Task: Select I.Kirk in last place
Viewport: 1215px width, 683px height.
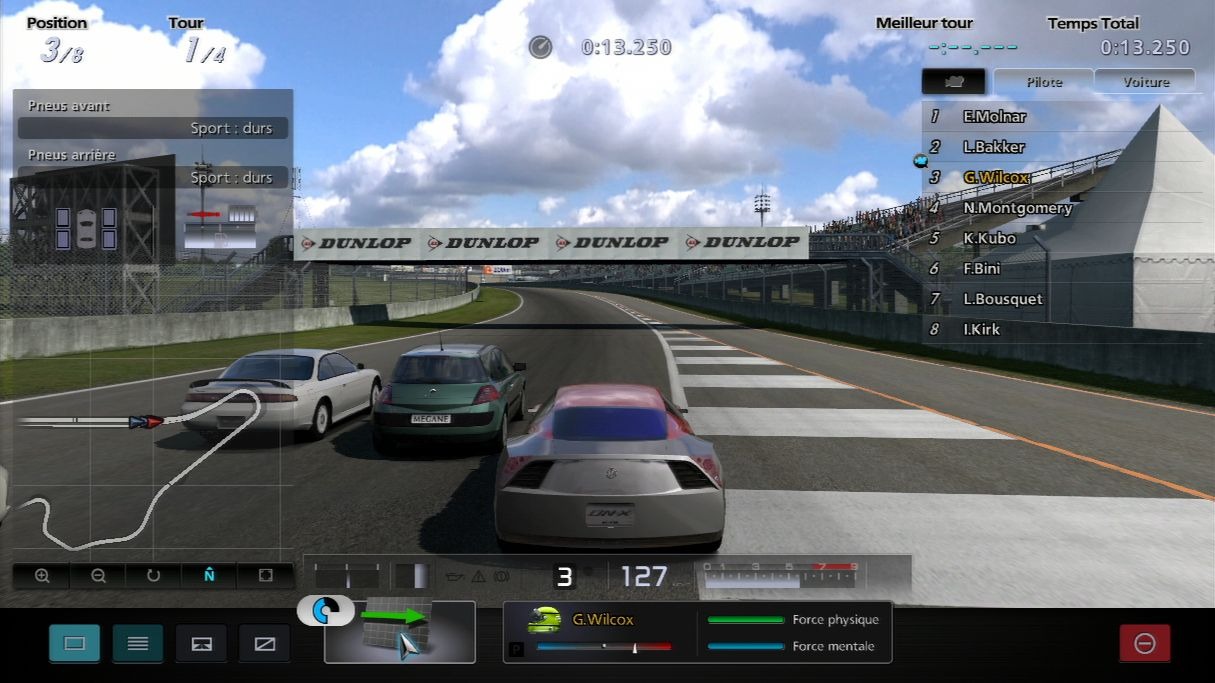Action: tap(981, 329)
